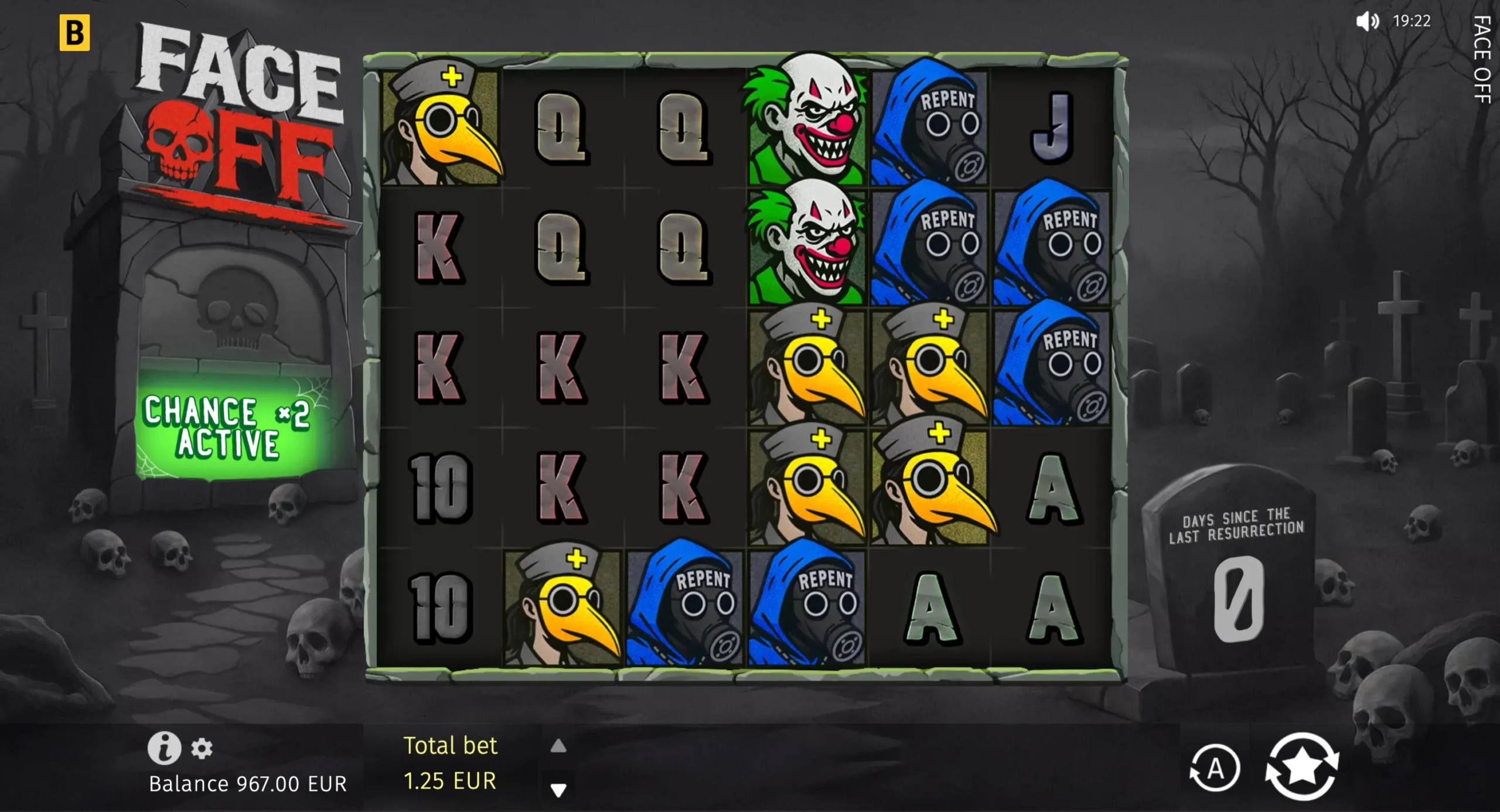Image resolution: width=1500 pixels, height=812 pixels.
Task: Open the settings gear
Action: [202, 749]
